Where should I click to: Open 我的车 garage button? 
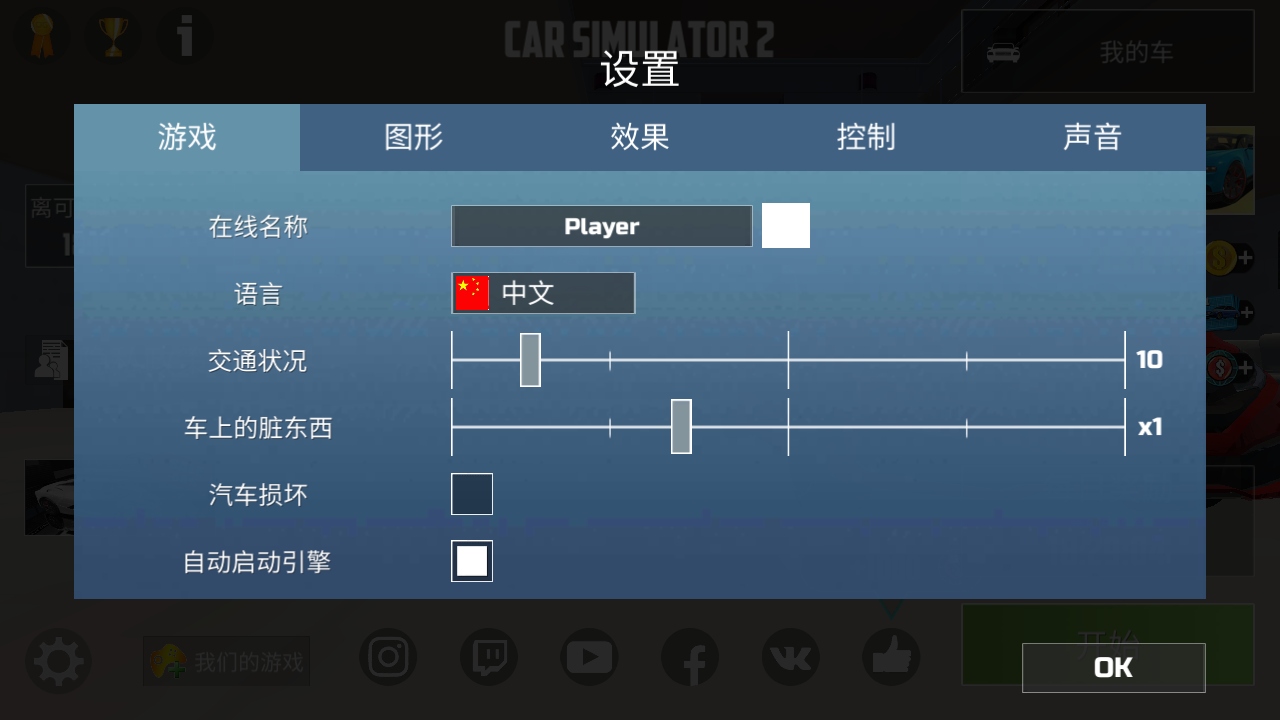(x=1106, y=52)
